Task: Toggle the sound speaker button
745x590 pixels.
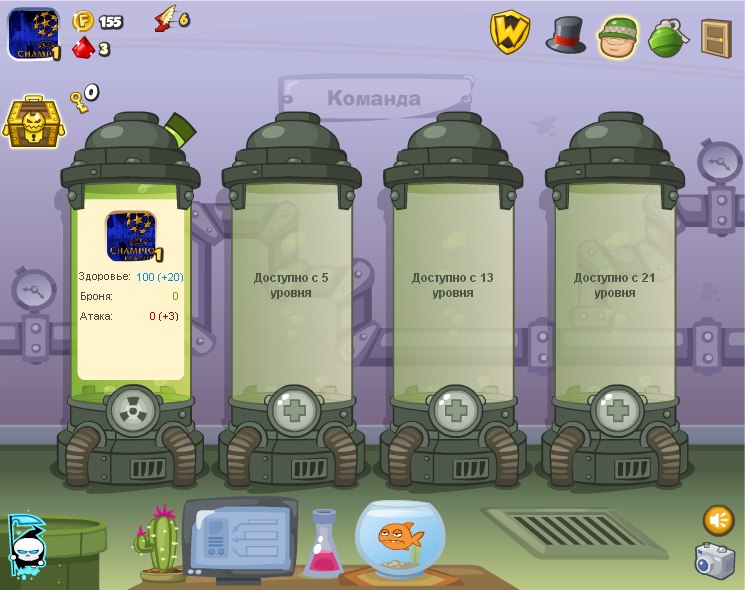Action: [x=718, y=520]
